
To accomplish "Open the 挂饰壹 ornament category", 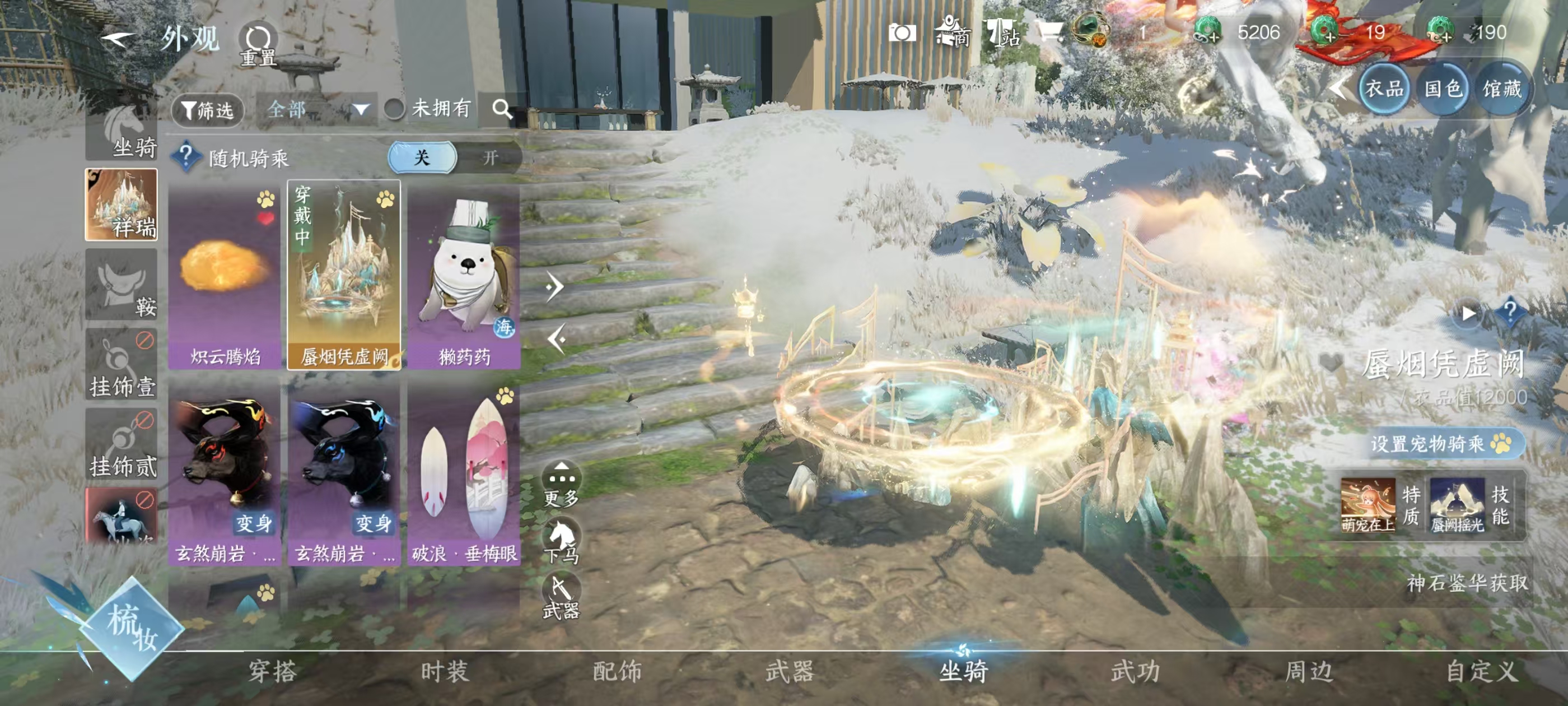I will [x=122, y=365].
